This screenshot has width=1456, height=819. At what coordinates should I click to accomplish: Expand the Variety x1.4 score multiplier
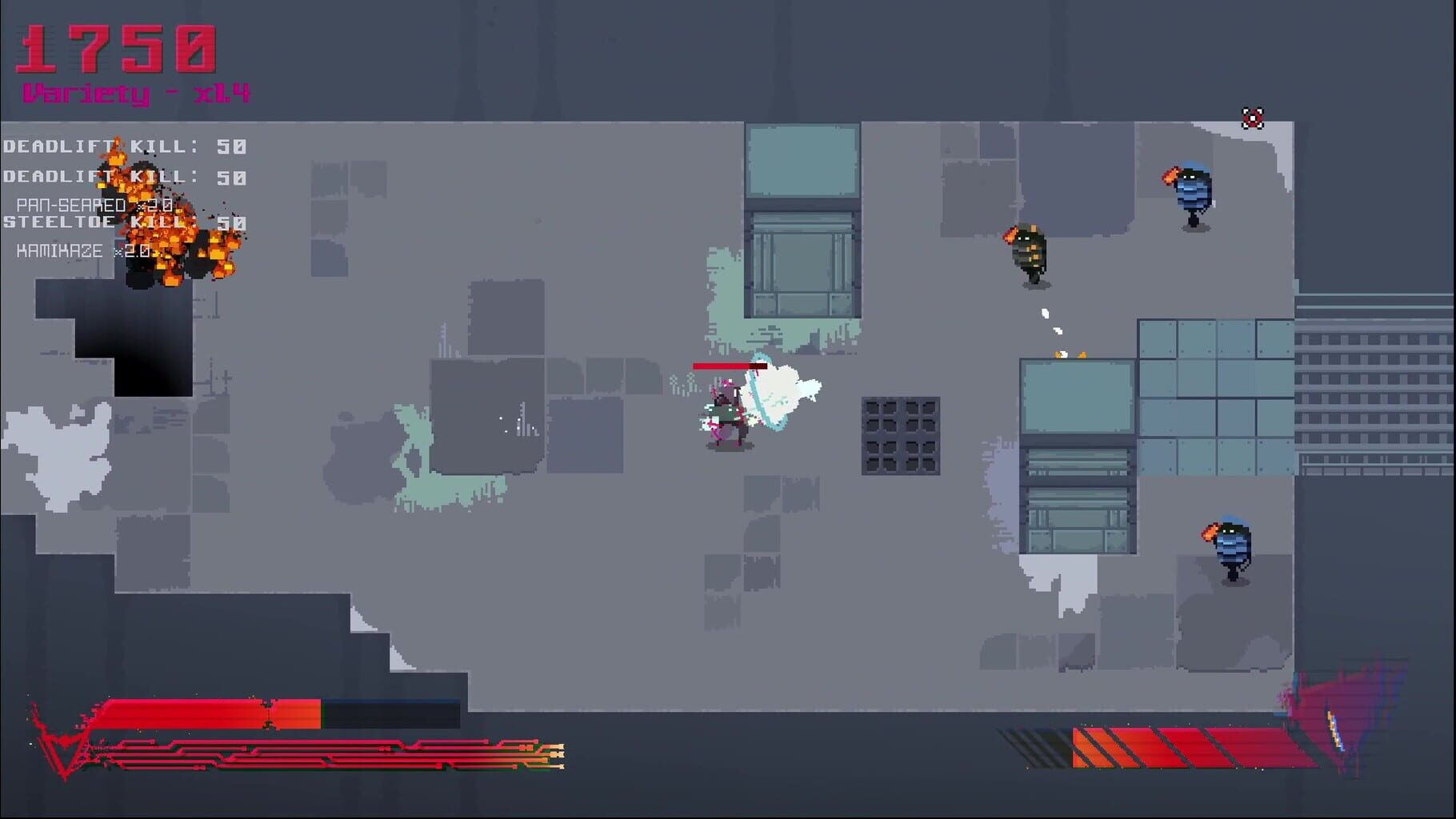136,92
